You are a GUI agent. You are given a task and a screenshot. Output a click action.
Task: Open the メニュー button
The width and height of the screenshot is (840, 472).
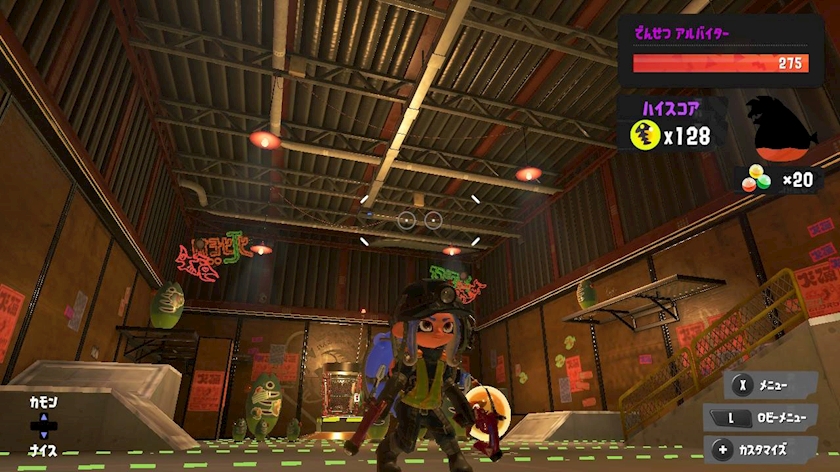(x=770, y=383)
